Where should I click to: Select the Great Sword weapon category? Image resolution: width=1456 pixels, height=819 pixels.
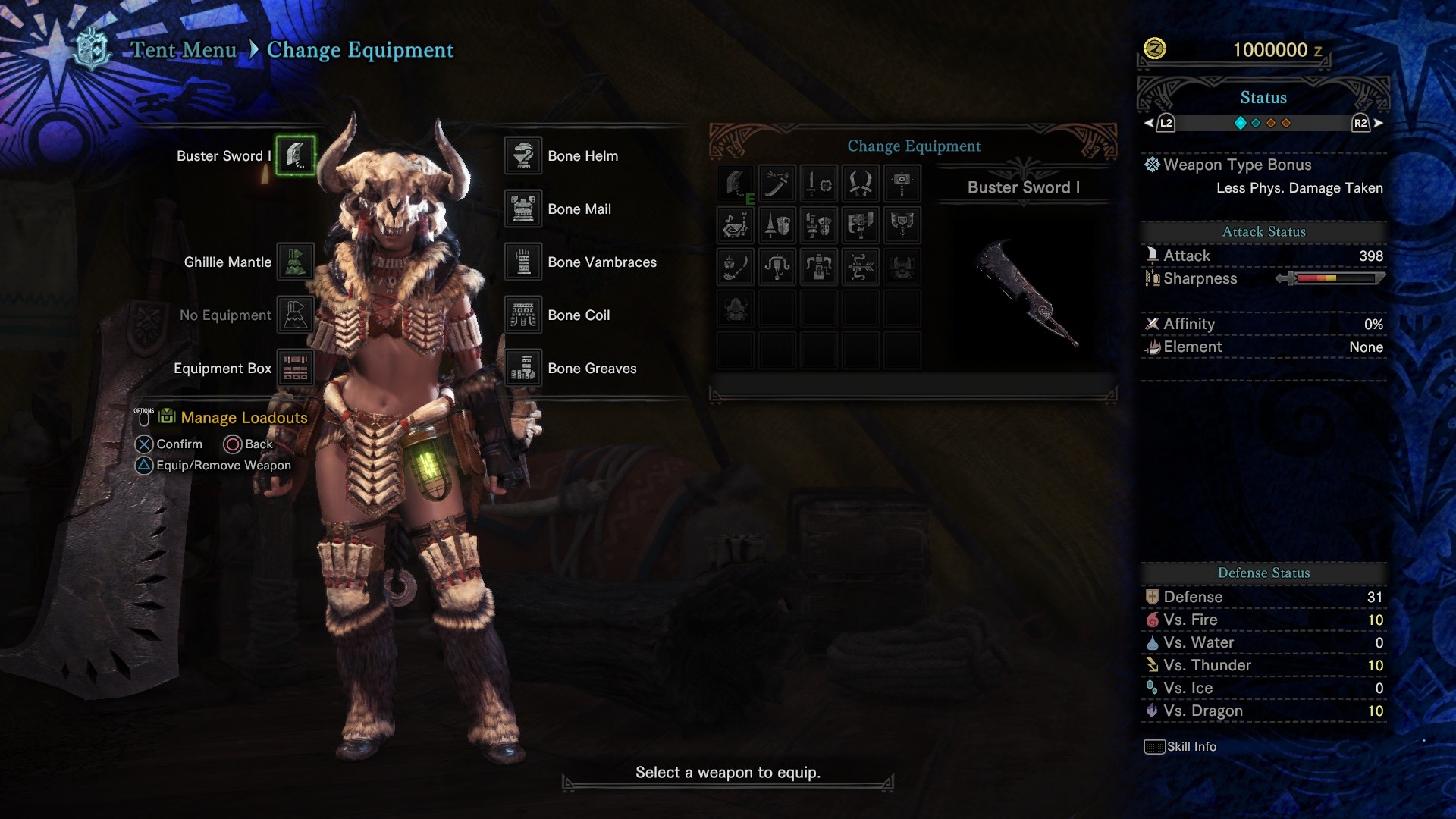[x=734, y=184]
